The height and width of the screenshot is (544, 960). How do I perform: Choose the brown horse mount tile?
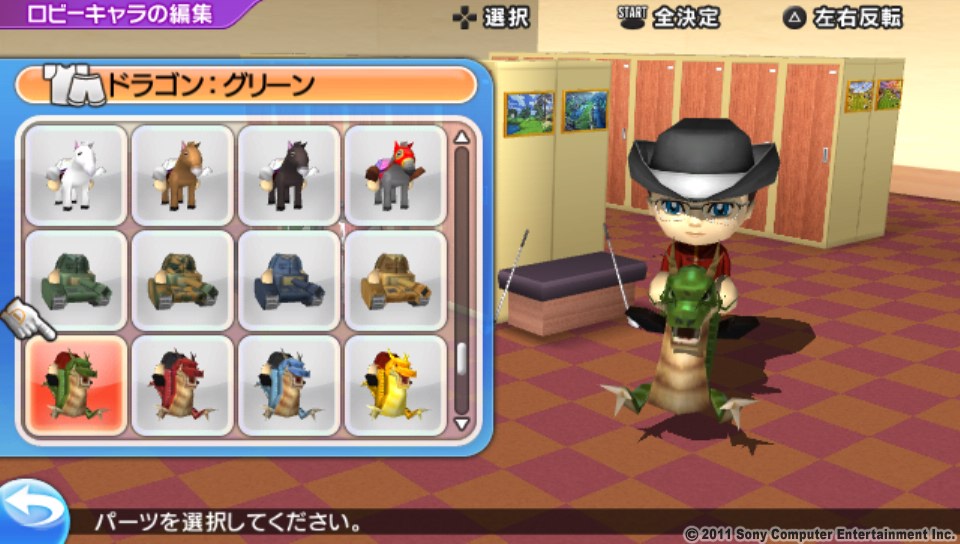pyautogui.click(x=183, y=174)
